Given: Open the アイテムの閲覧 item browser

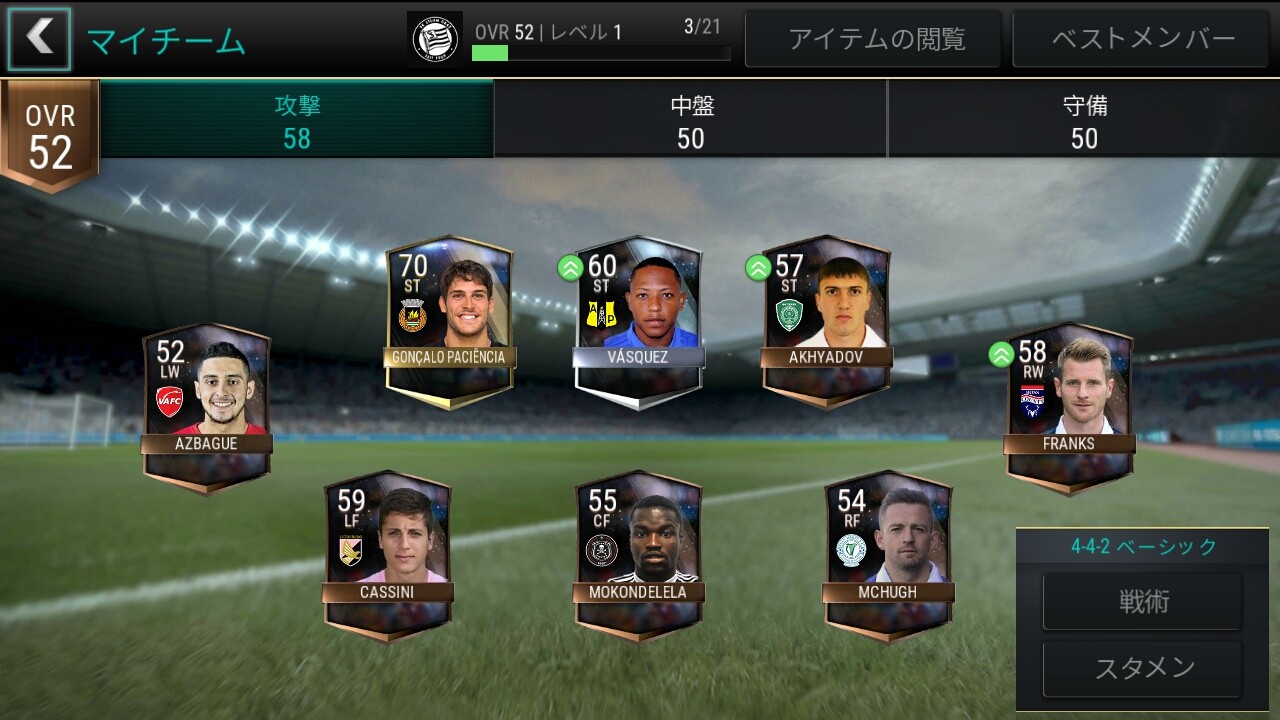Looking at the screenshot, I should click(876, 39).
